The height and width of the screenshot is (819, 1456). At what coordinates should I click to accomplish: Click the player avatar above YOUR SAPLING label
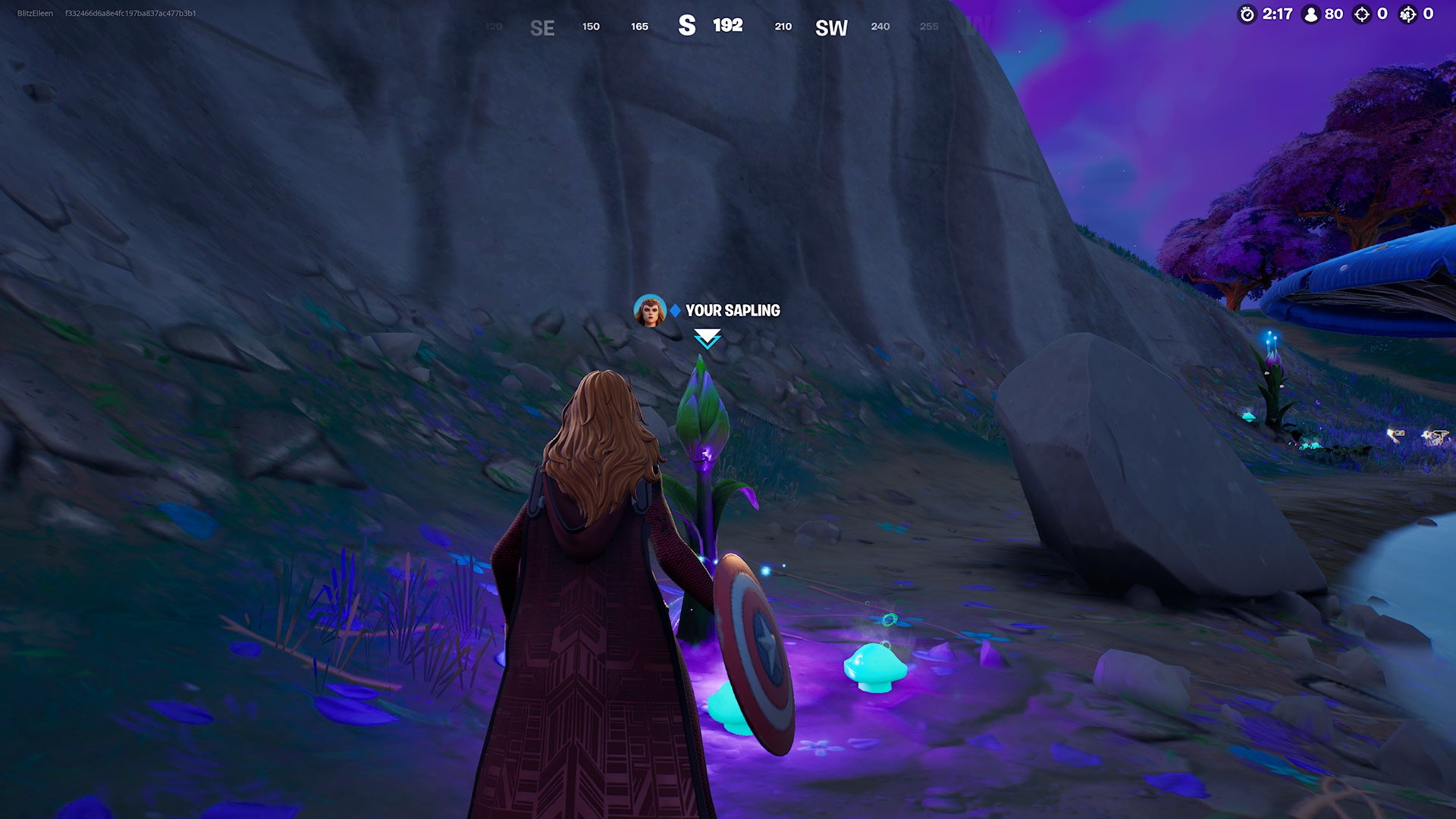point(651,309)
